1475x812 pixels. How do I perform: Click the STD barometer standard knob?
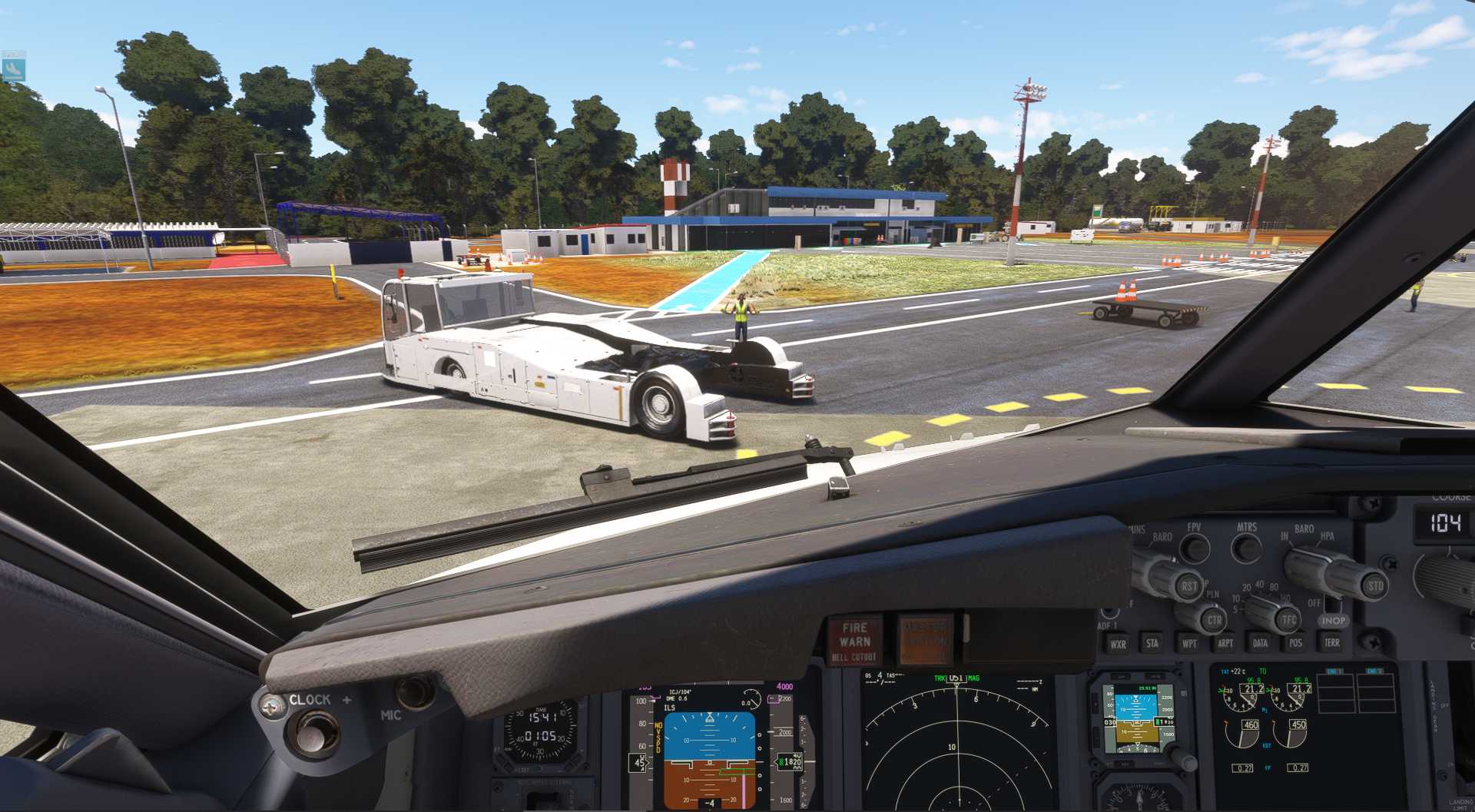(x=1374, y=586)
